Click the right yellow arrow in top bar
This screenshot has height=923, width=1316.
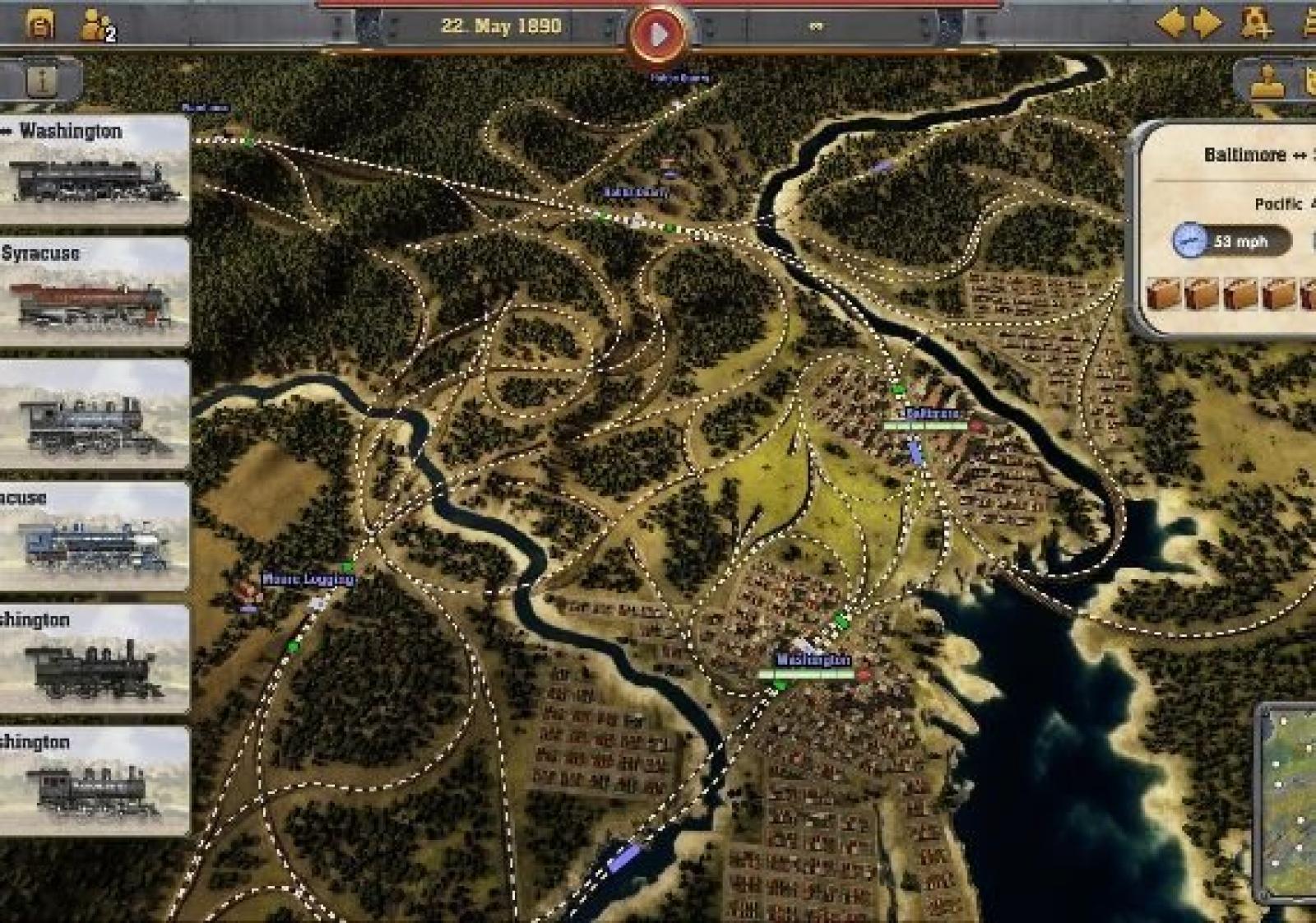click(1207, 23)
